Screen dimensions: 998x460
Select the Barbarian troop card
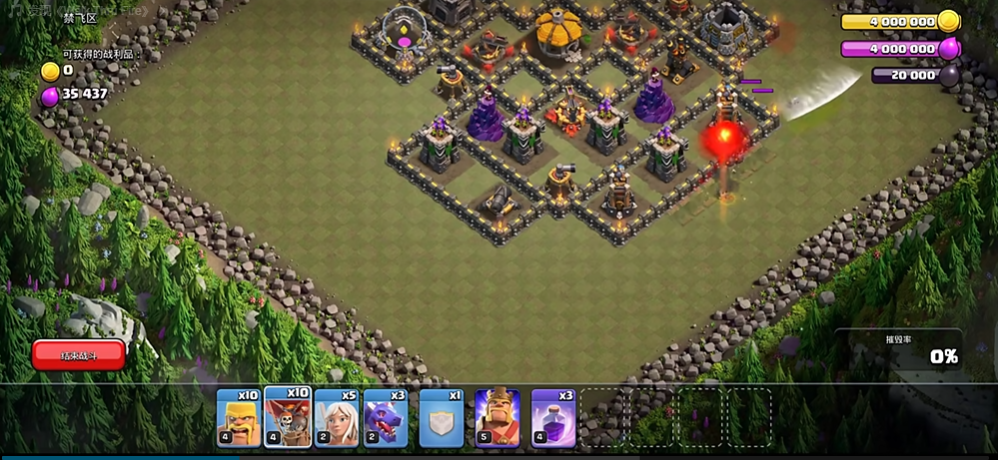pyautogui.click(x=239, y=417)
